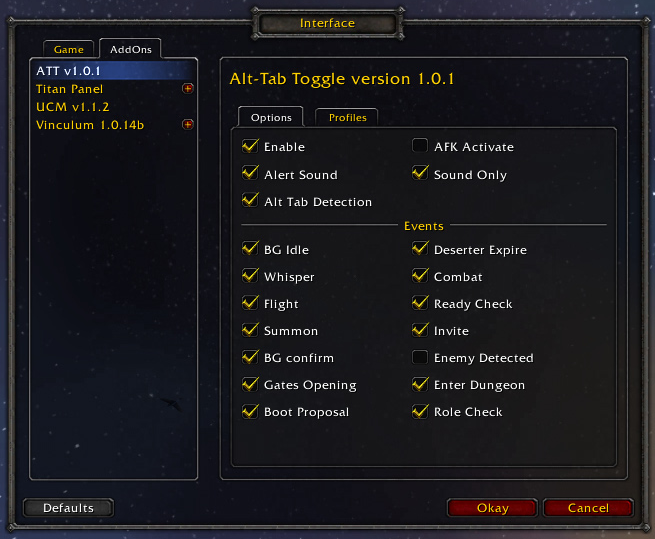
Task: Reset settings with the Defaults button
Action: (68, 508)
